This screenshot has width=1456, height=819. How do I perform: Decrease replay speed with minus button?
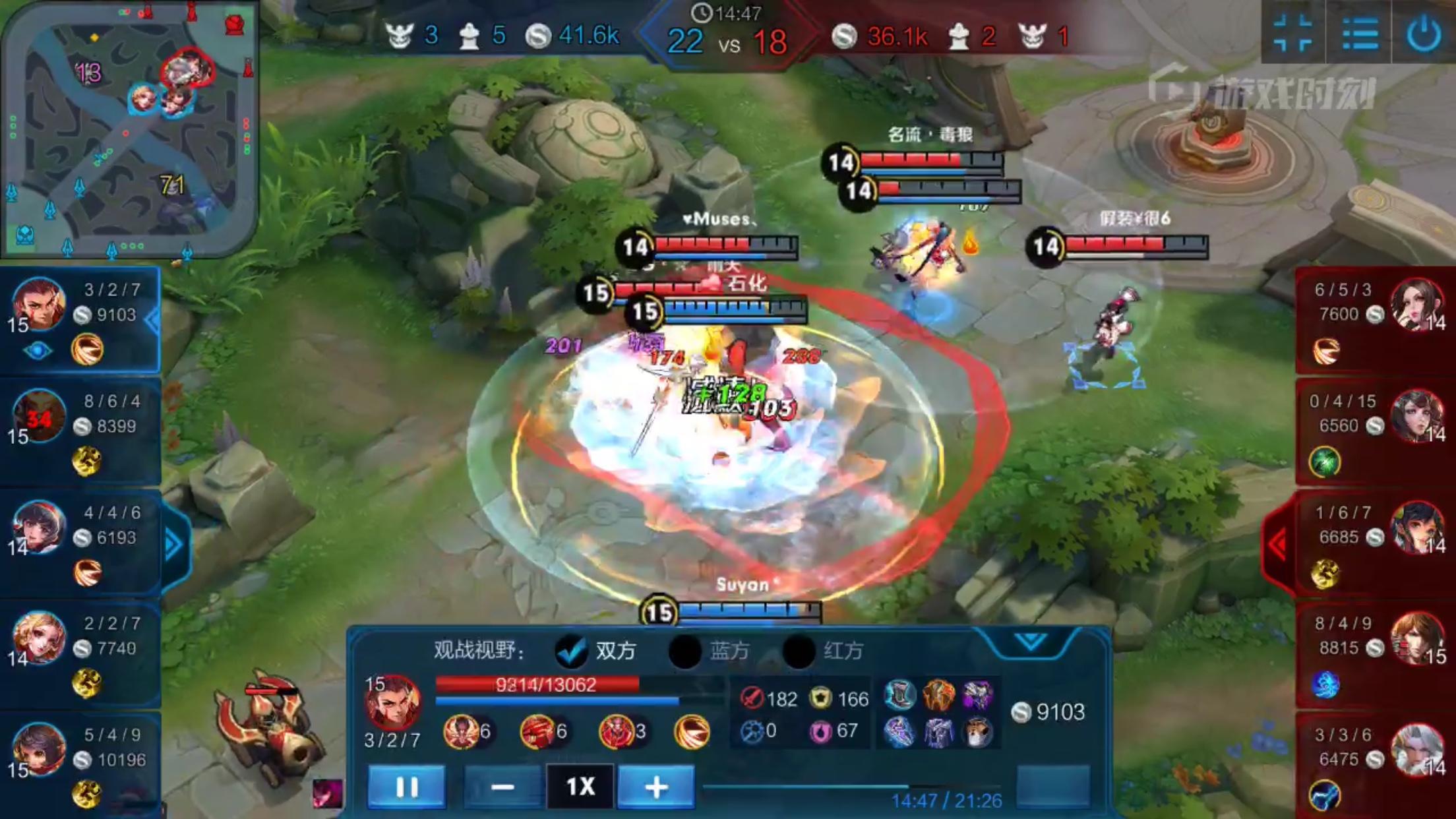click(502, 787)
